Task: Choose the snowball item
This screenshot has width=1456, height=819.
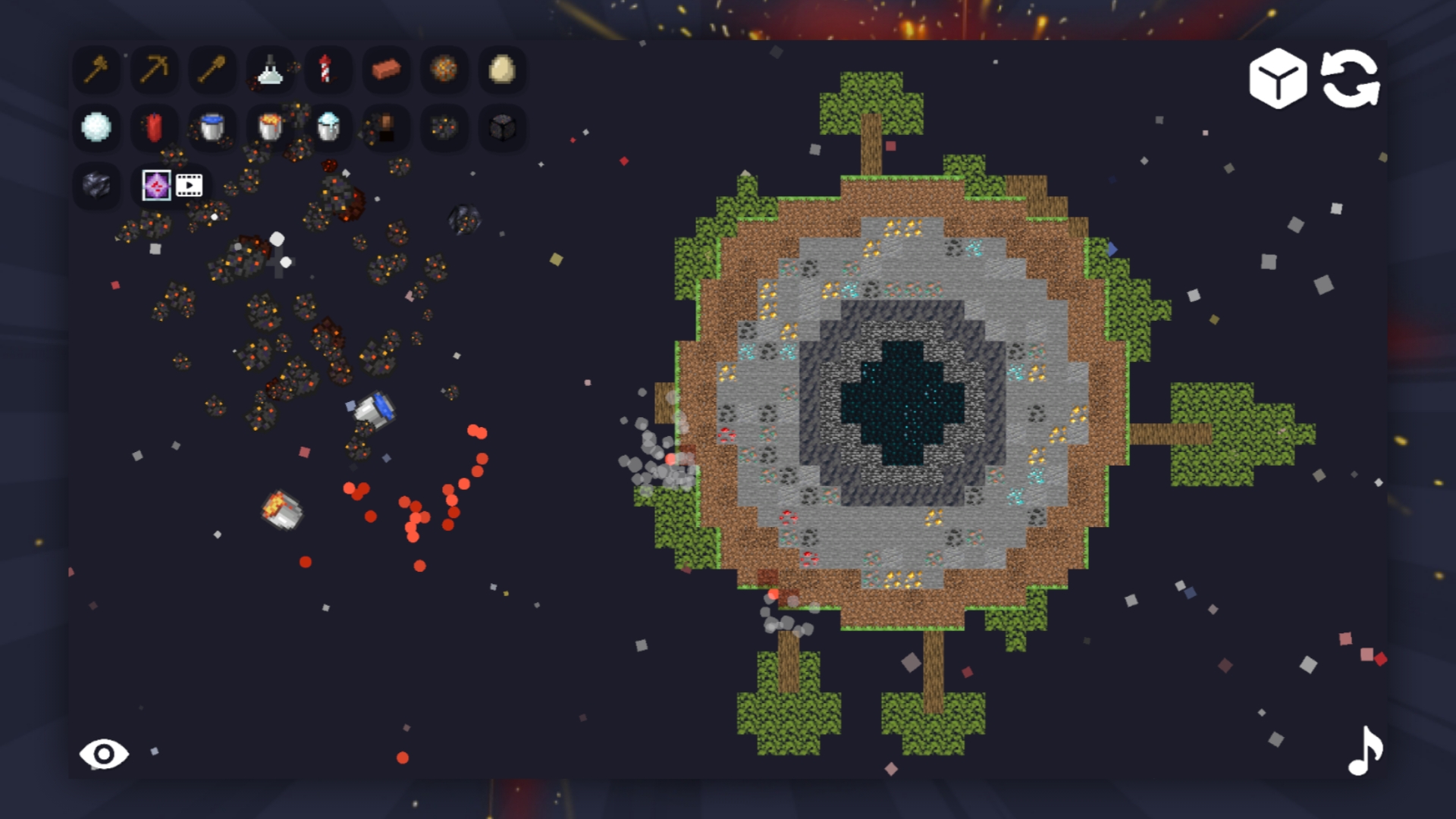Action: click(96, 128)
